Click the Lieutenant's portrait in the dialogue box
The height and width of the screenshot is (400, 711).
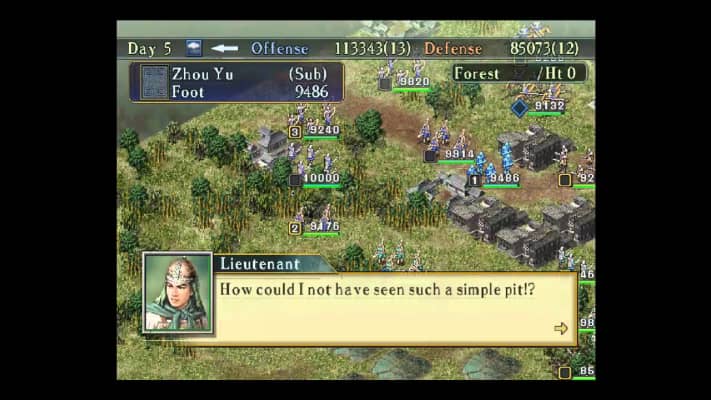point(178,292)
